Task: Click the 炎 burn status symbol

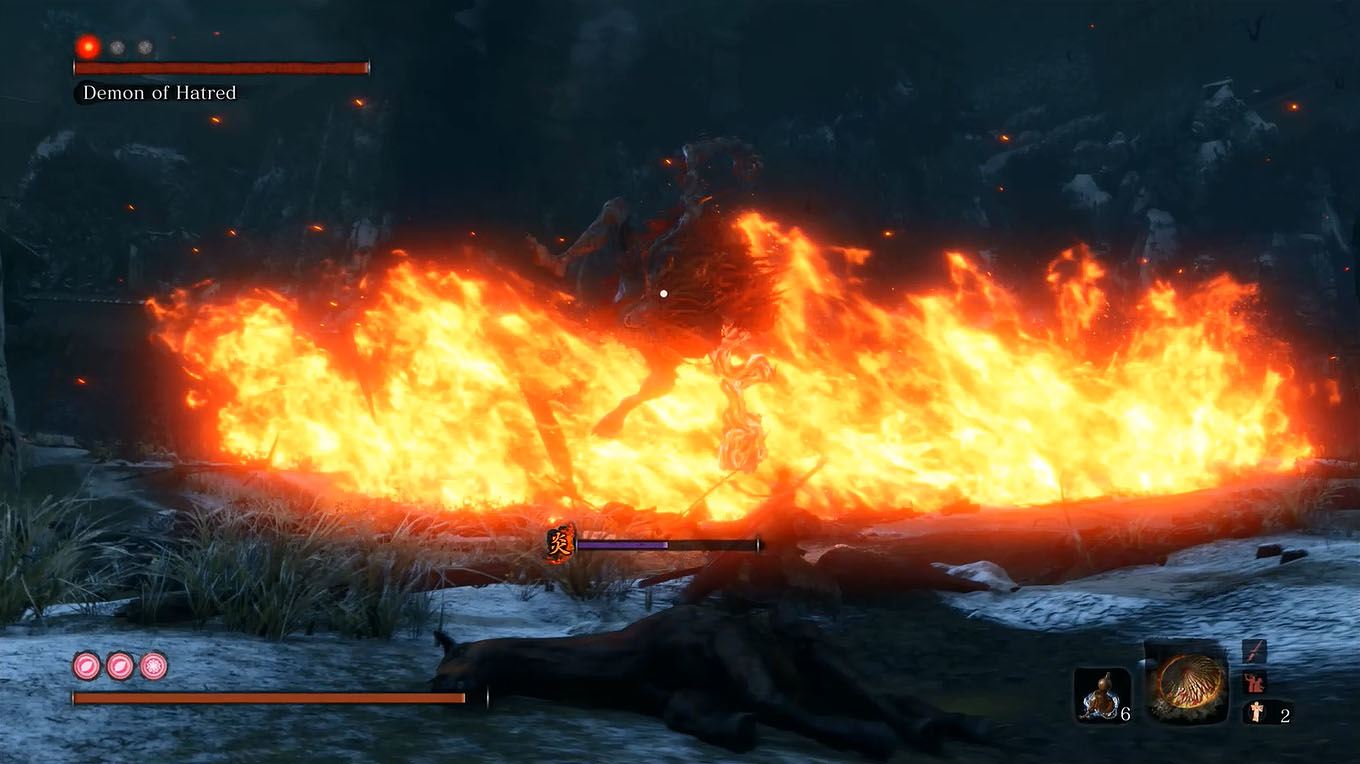Action: (556, 544)
